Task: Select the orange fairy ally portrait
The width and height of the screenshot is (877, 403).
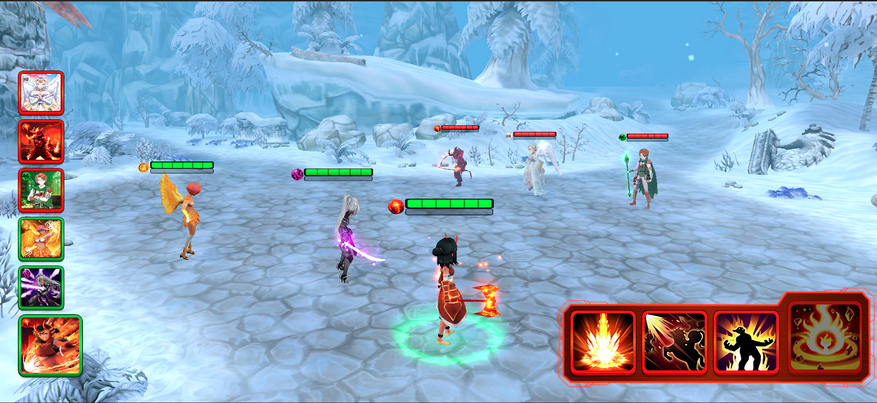Action: click(41, 239)
